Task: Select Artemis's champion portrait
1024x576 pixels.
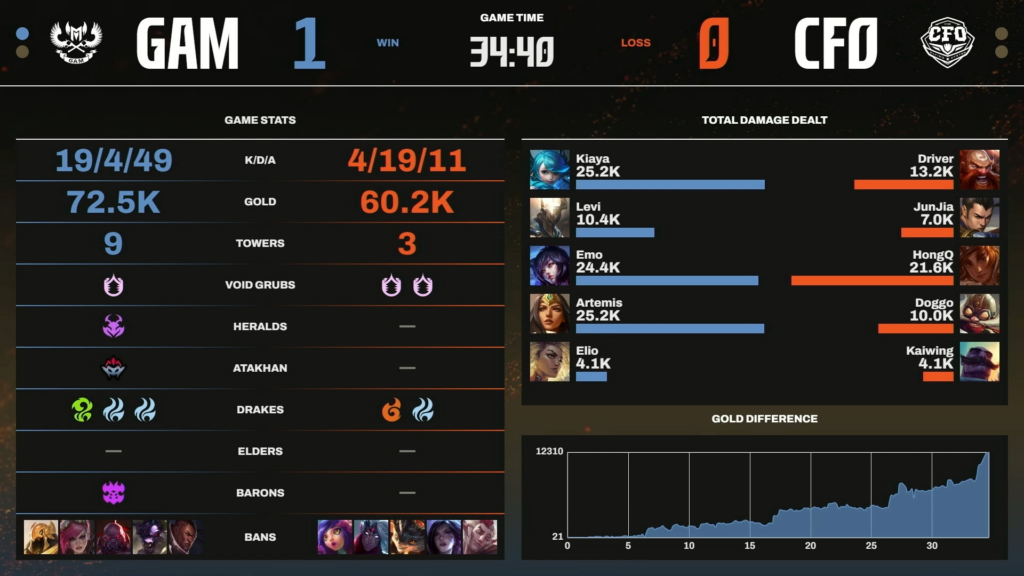Action: pos(550,313)
